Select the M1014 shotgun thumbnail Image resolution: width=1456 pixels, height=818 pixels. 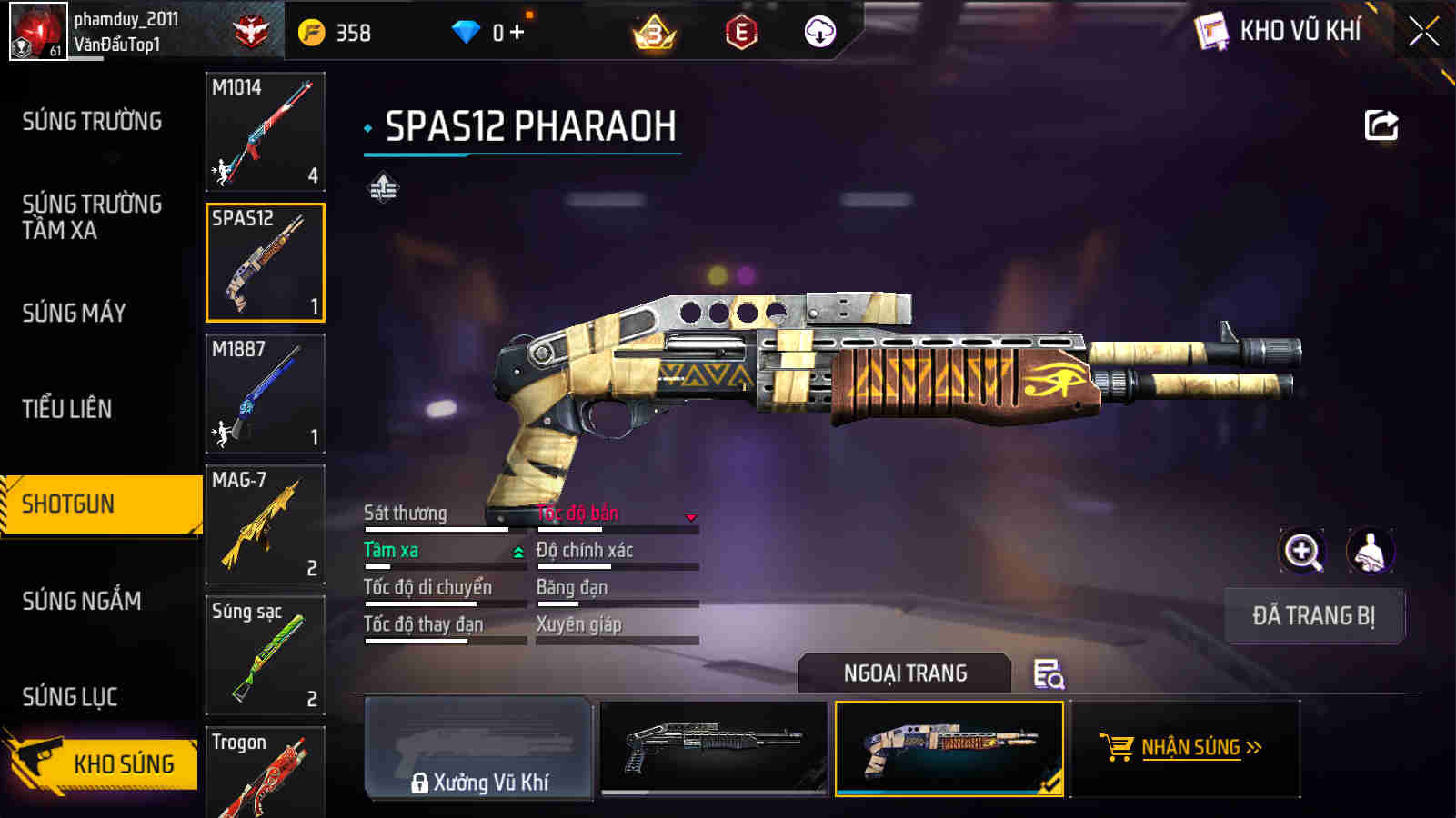(x=265, y=131)
